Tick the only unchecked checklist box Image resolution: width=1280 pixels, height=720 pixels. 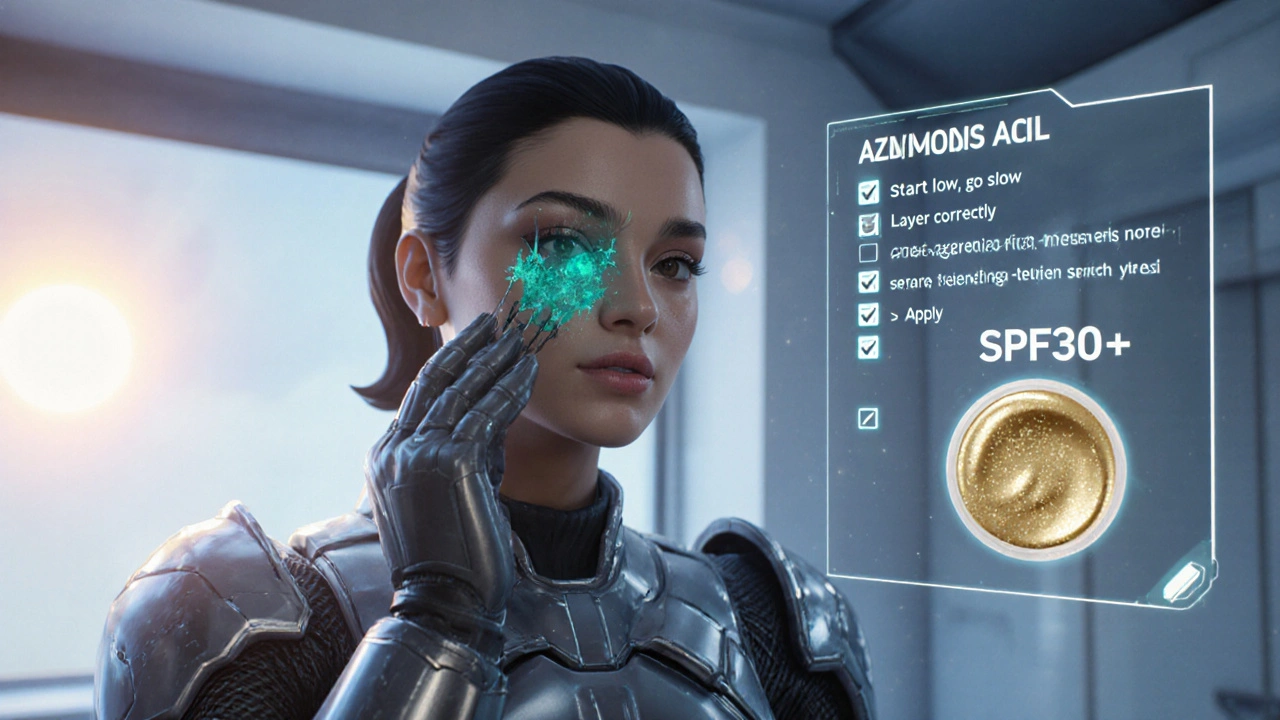[868, 253]
